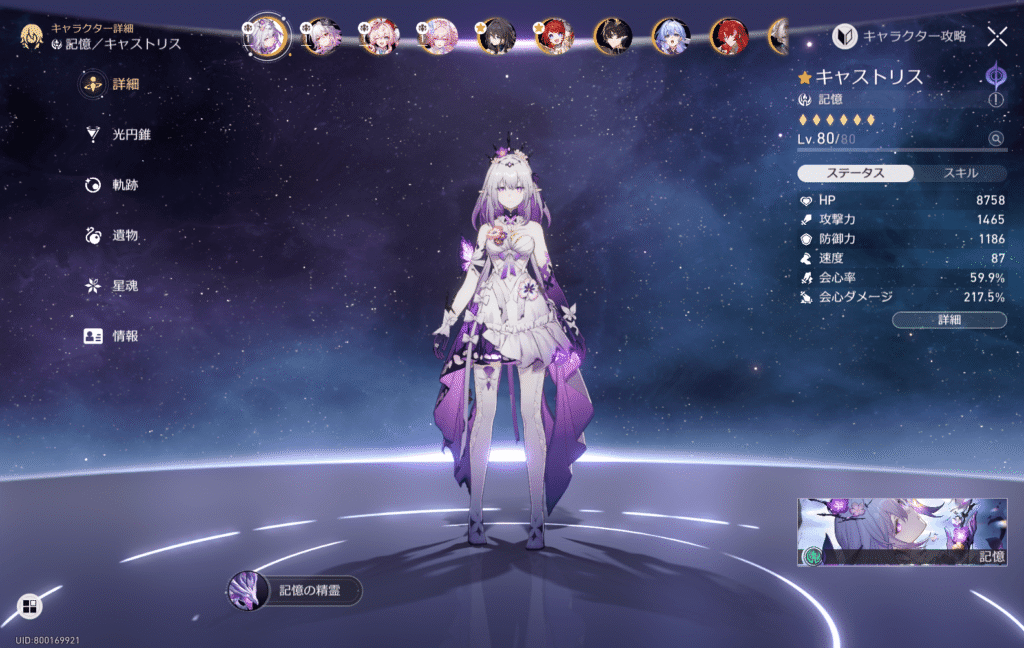Switch to the スキル tab
This screenshot has width=1024, height=648.
coord(960,173)
